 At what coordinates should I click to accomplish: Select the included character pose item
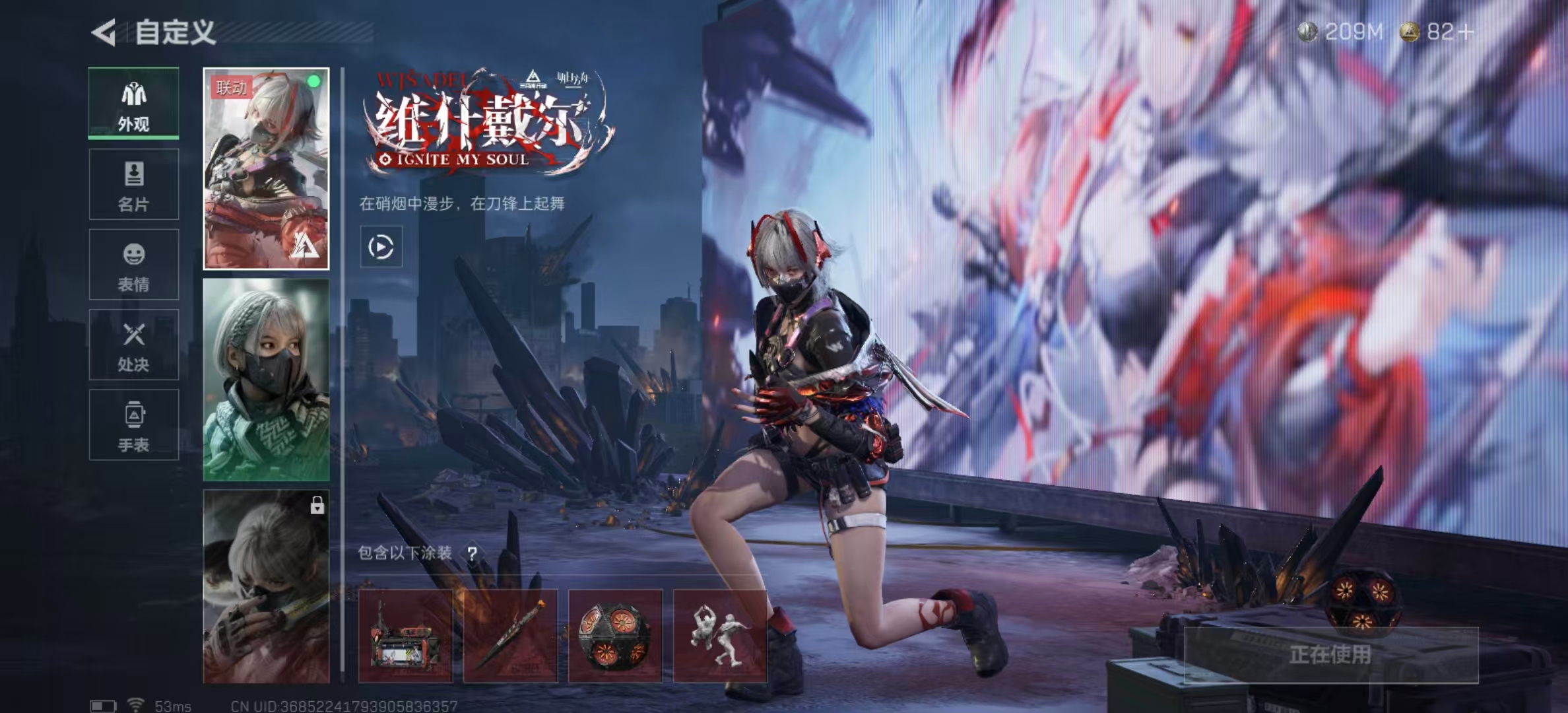click(x=720, y=636)
